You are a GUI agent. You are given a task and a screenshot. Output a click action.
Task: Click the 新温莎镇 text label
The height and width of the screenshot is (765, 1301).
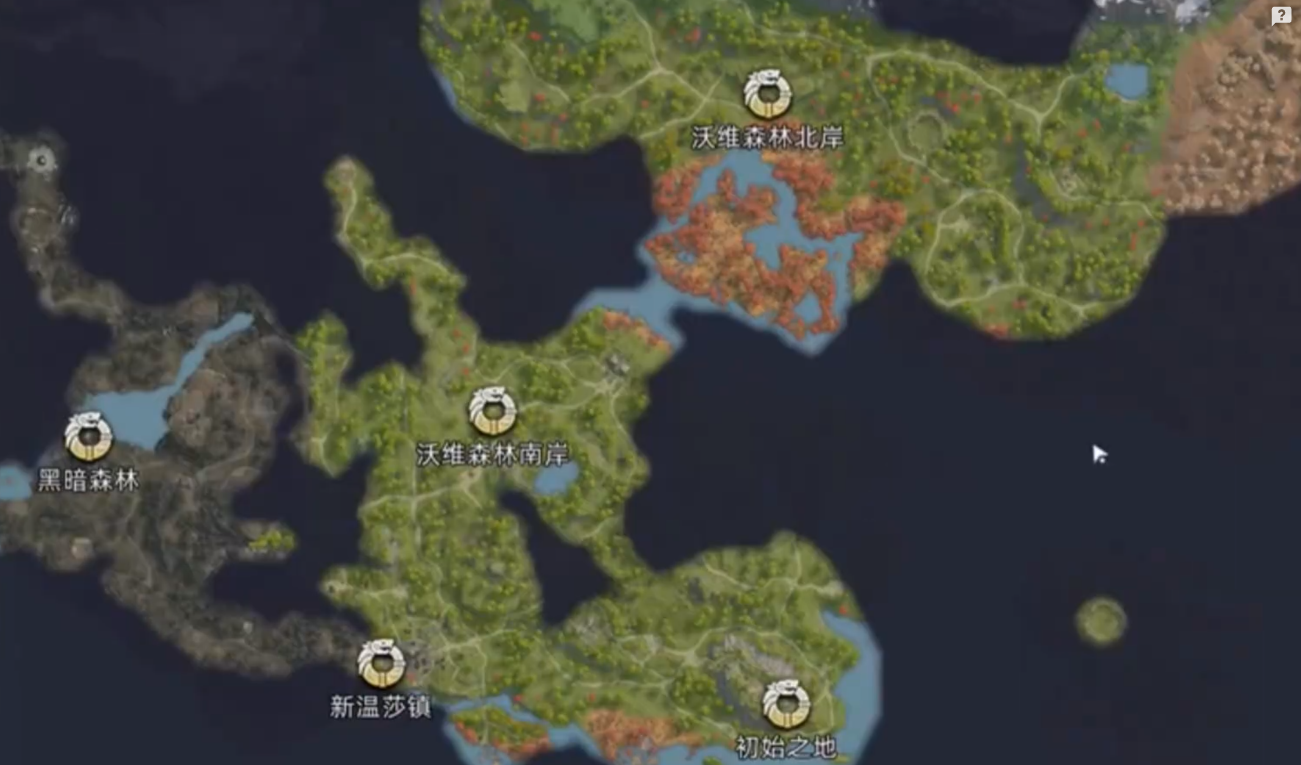tap(381, 706)
